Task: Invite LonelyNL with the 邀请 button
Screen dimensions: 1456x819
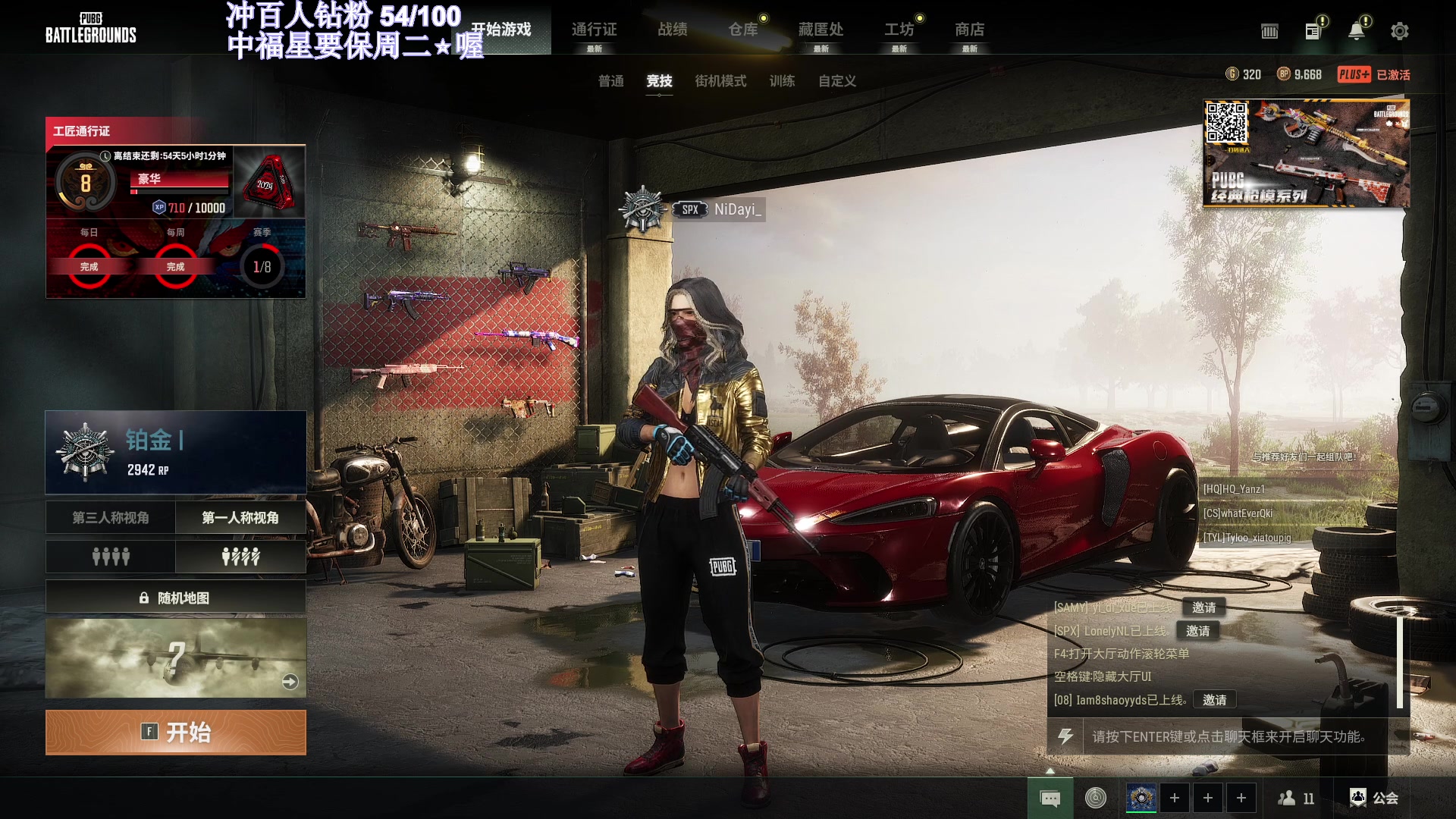Action: [x=1198, y=631]
